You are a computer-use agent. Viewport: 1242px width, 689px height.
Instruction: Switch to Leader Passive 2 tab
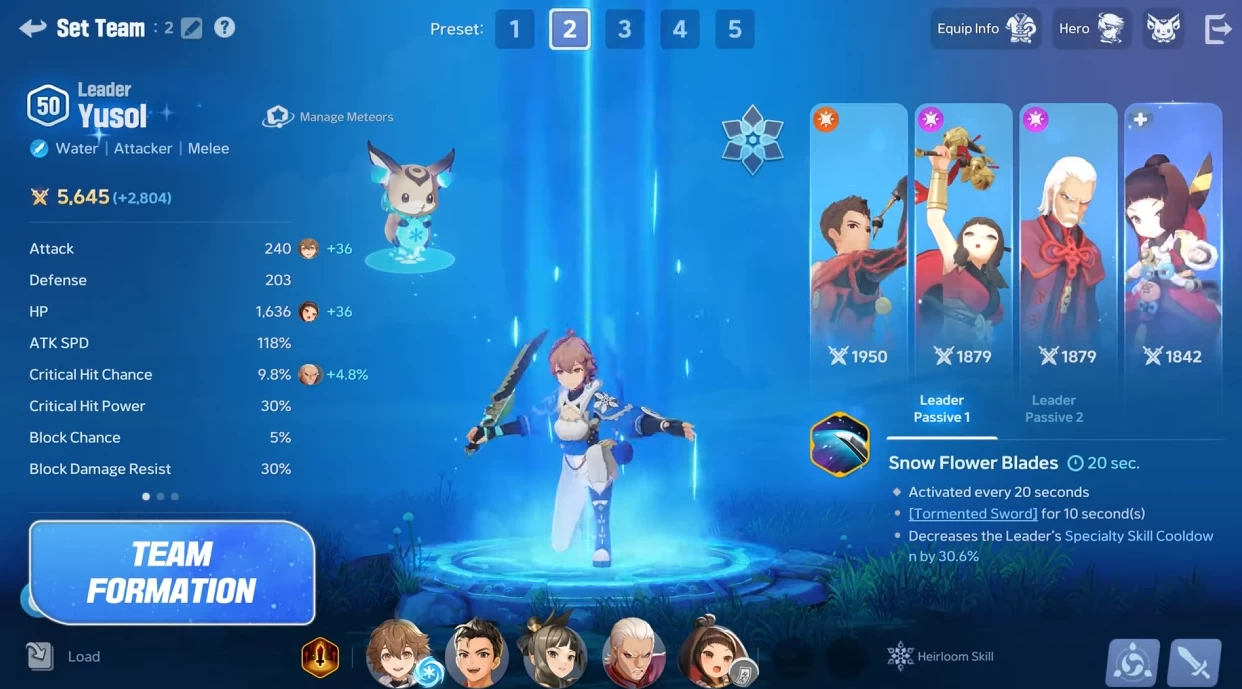tap(1053, 408)
